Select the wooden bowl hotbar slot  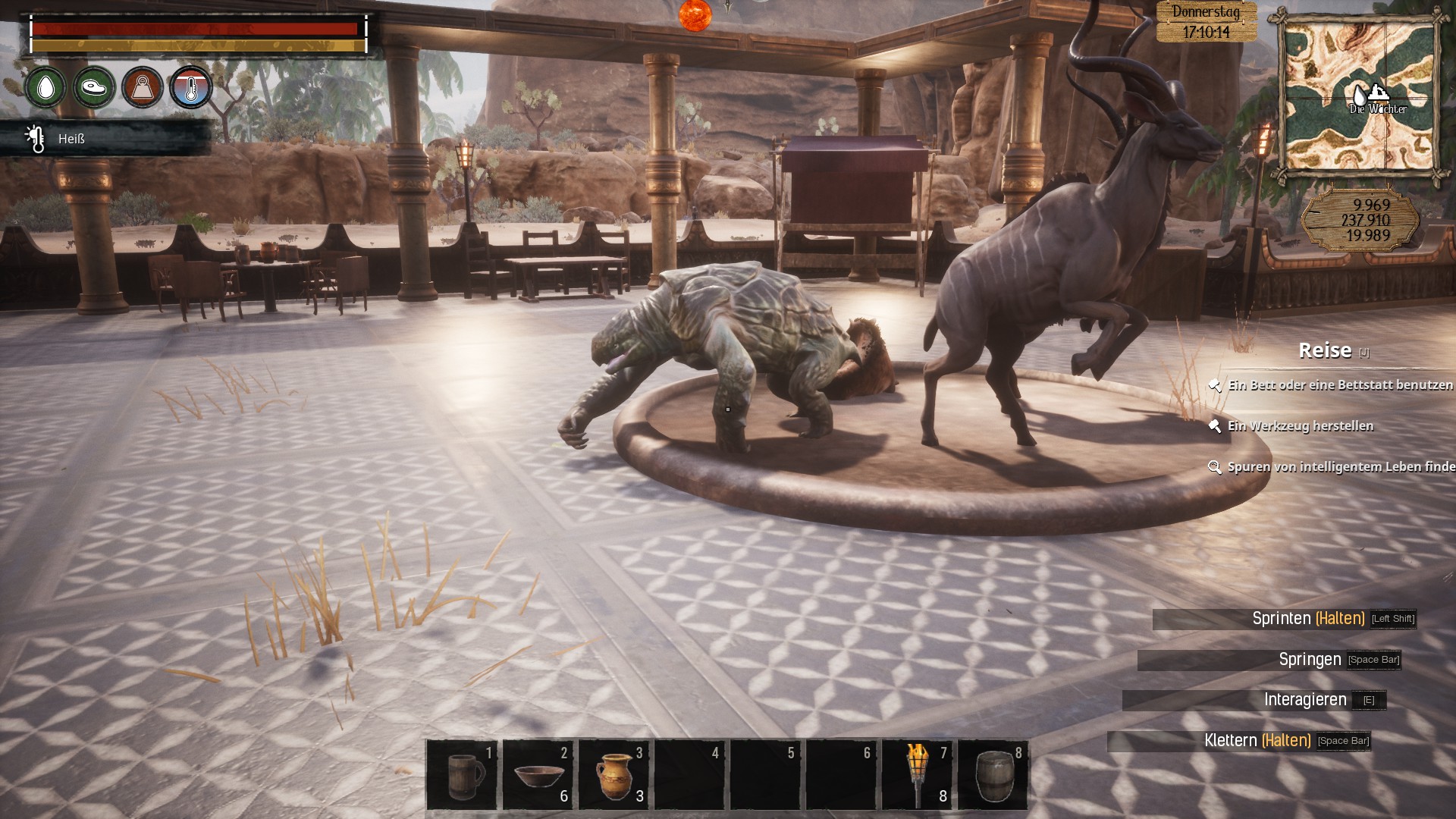pos(538,775)
